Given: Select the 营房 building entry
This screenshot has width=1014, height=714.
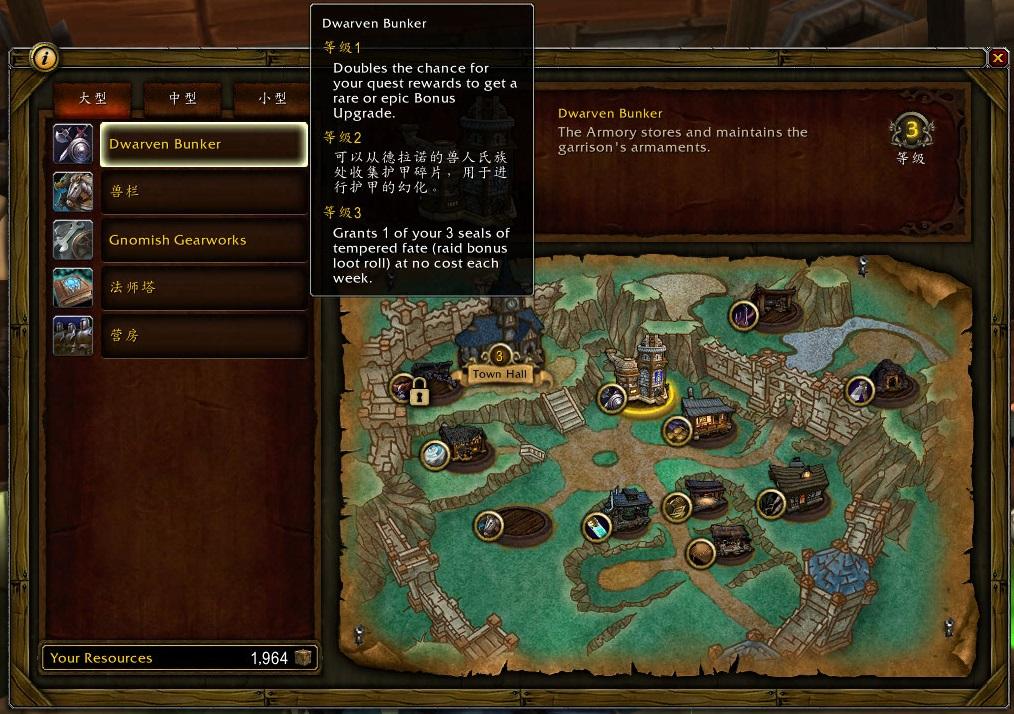Looking at the screenshot, I should 204,336.
